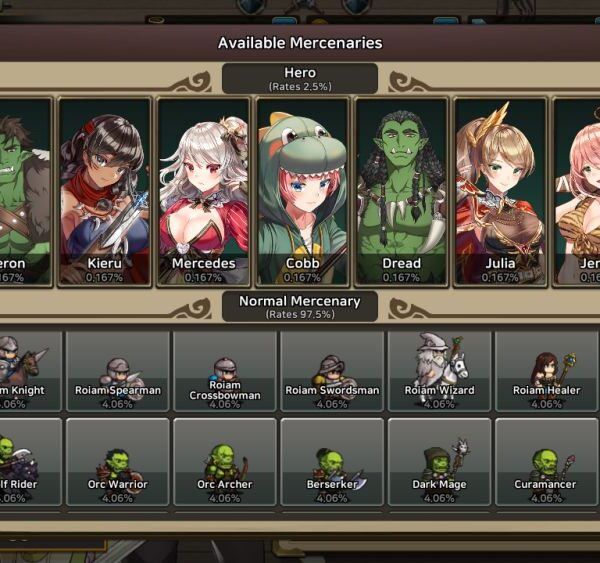Click the Roiam Swordsman tile
The image size is (600, 563).
(332, 371)
